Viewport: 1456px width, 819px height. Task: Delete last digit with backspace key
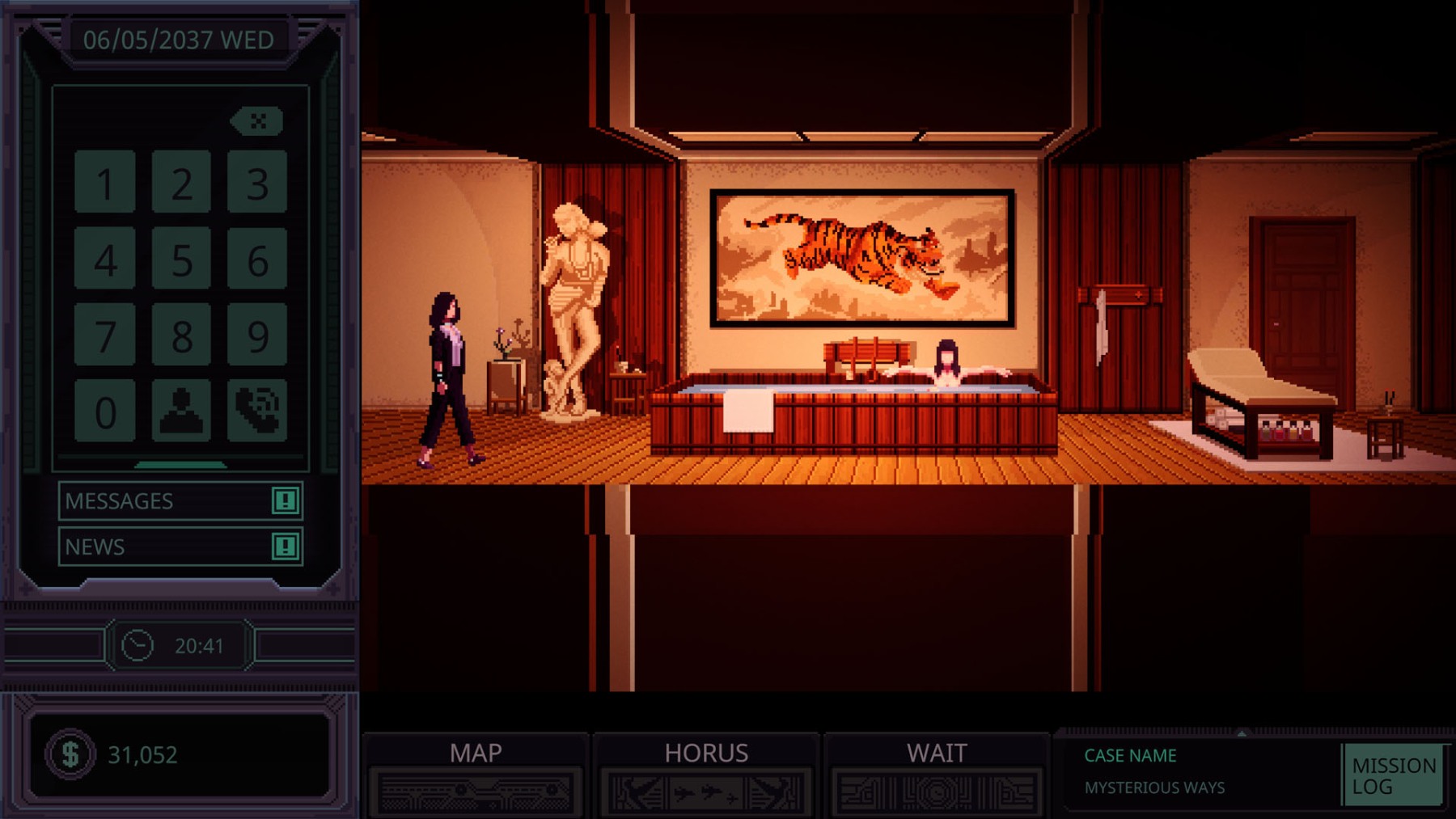point(257,121)
